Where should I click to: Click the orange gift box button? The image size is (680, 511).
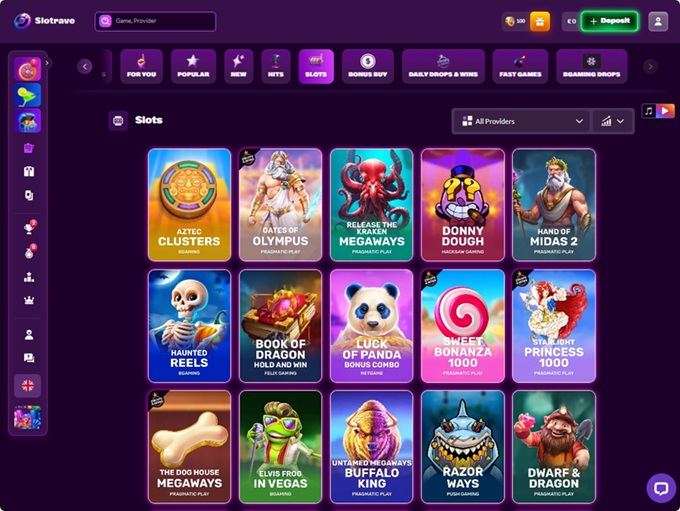coord(540,21)
